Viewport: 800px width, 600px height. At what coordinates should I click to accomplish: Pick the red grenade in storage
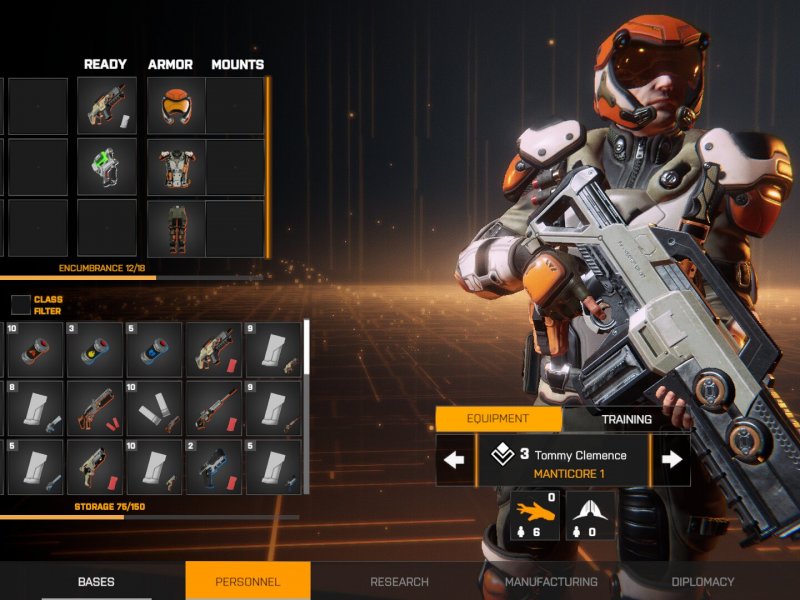click(x=37, y=350)
